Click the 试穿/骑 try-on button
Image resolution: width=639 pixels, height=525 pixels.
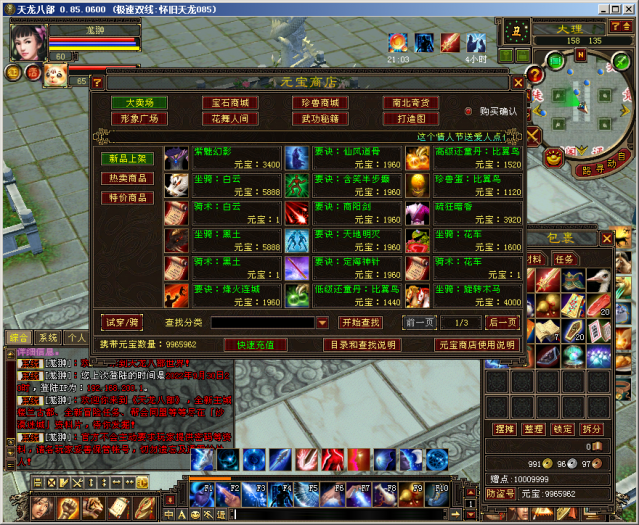point(124,322)
